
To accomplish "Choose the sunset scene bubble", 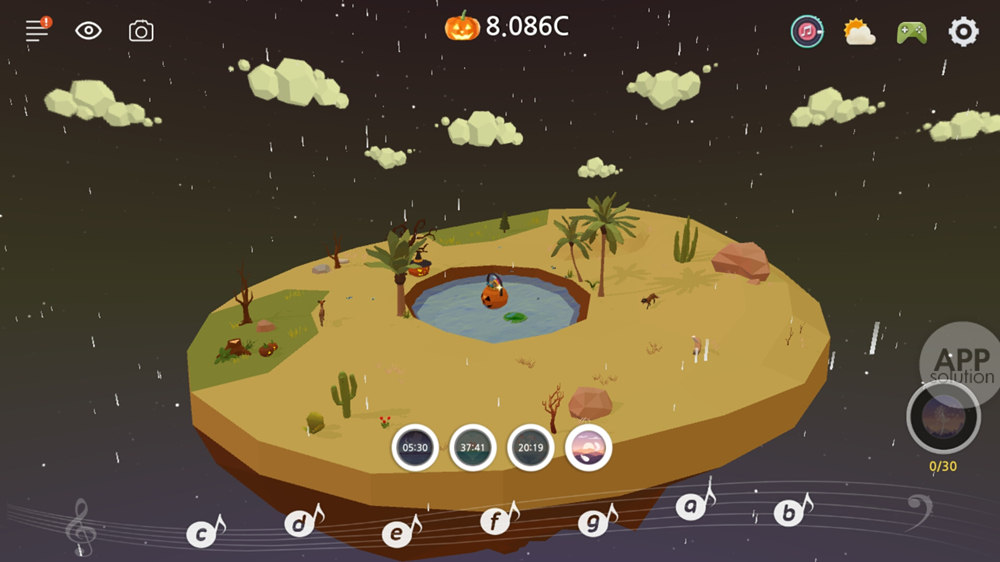I will [588, 447].
